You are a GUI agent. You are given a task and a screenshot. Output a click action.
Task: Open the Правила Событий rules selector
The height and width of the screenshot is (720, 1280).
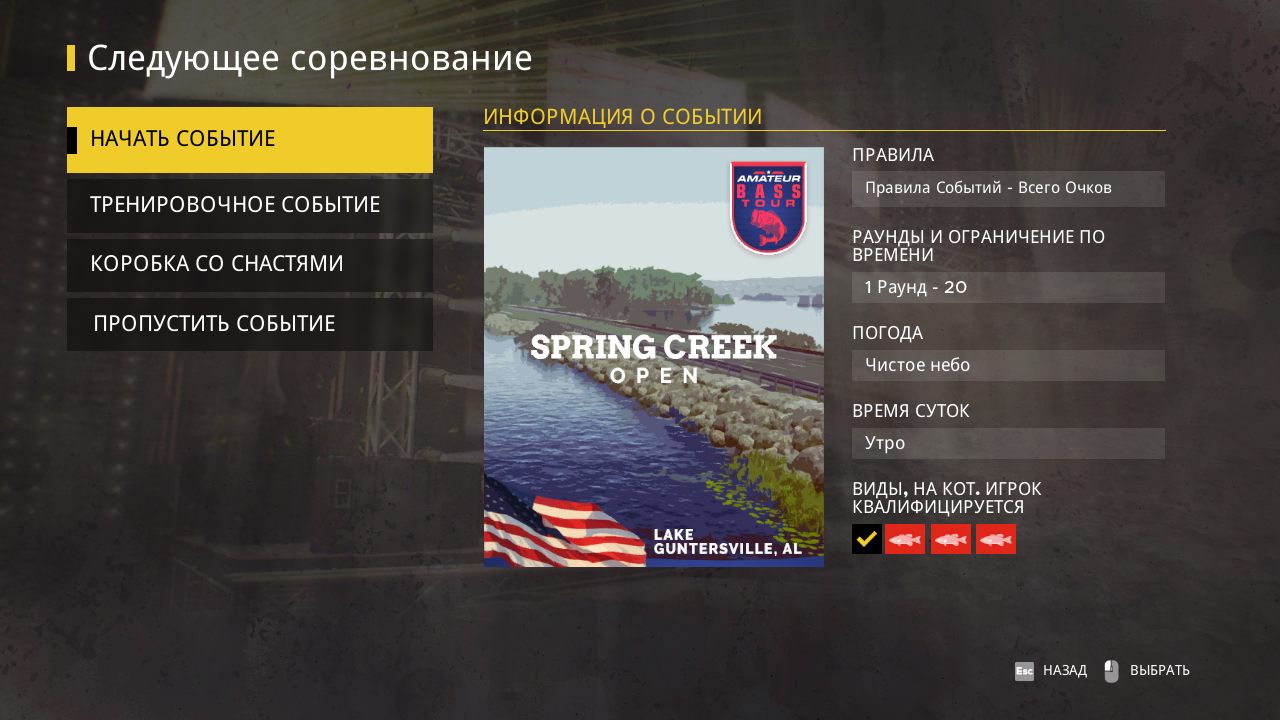coord(1008,189)
